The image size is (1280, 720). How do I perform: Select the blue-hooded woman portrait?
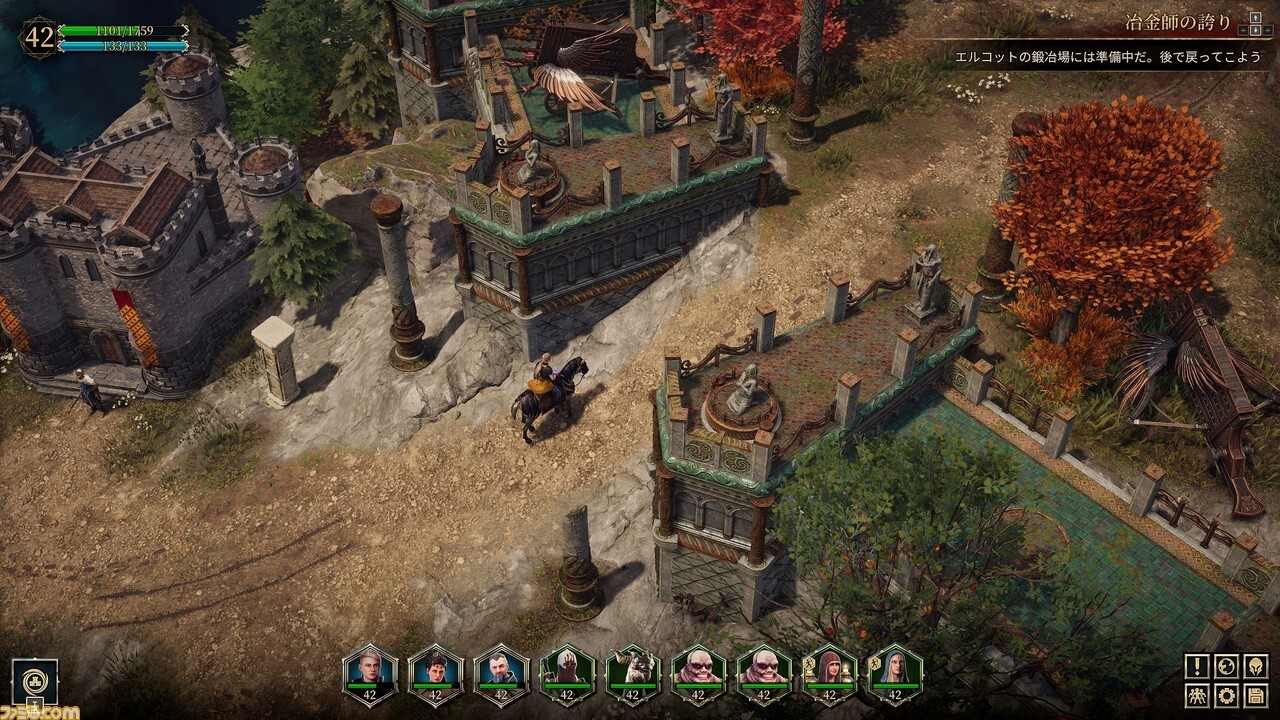[896, 672]
